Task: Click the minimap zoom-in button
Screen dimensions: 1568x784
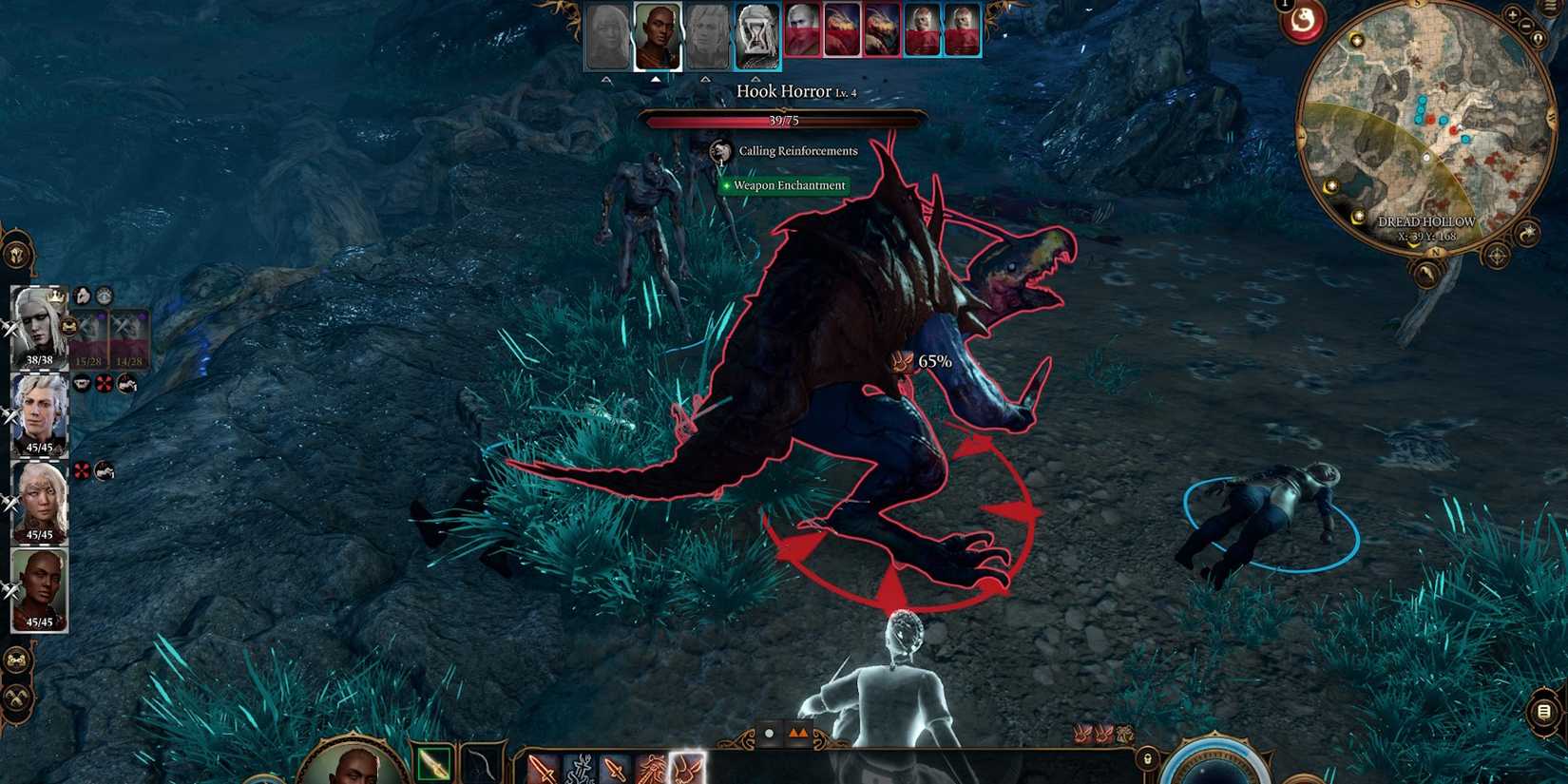Action: pos(1513,16)
